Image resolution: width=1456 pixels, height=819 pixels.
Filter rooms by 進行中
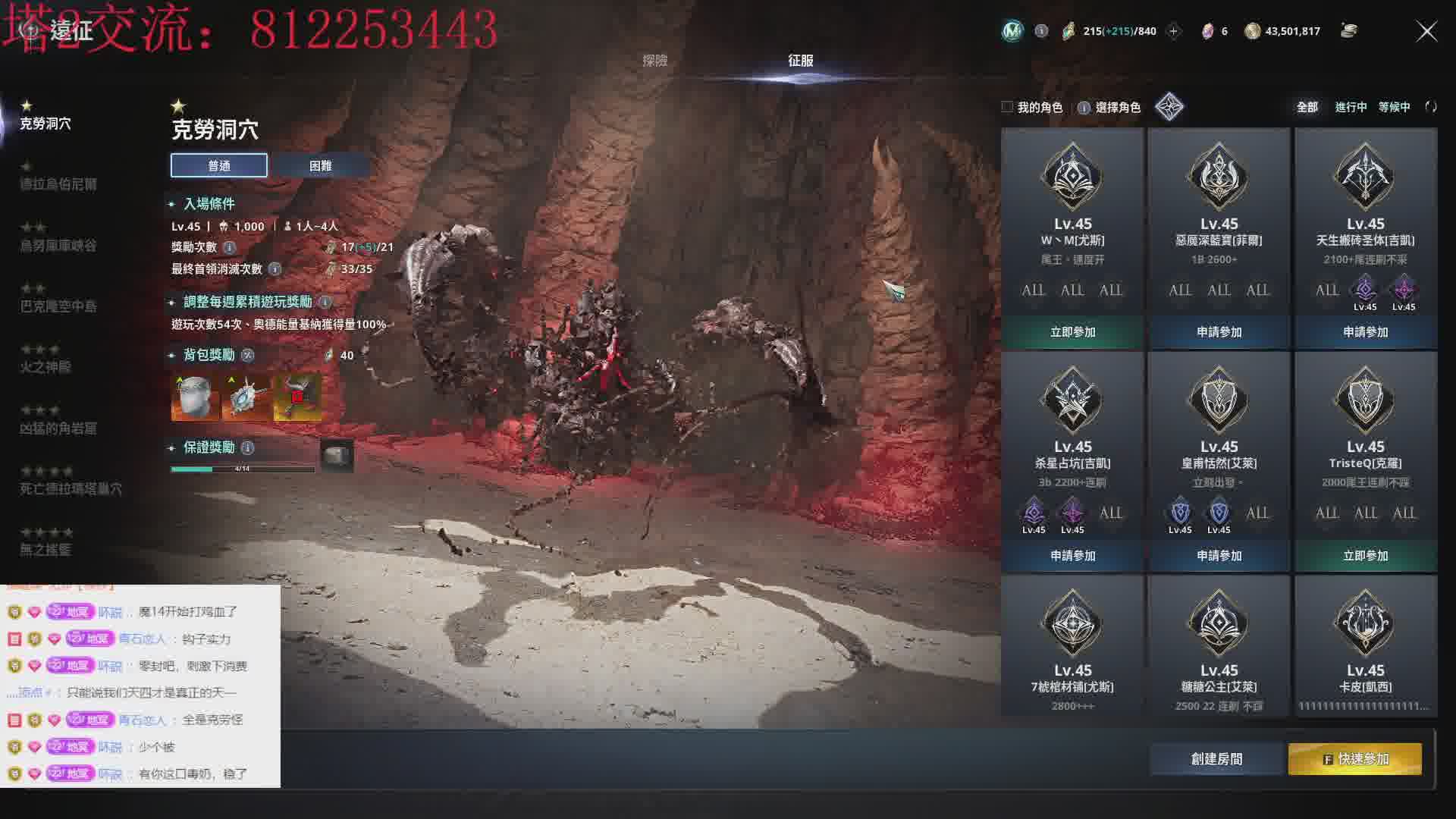(x=1351, y=107)
